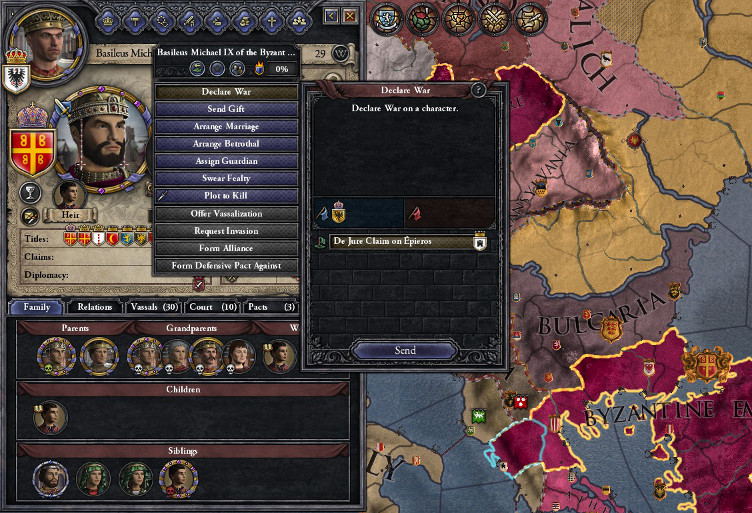Open the Relations tab
This screenshot has height=513, width=752.
pyautogui.click(x=94, y=307)
